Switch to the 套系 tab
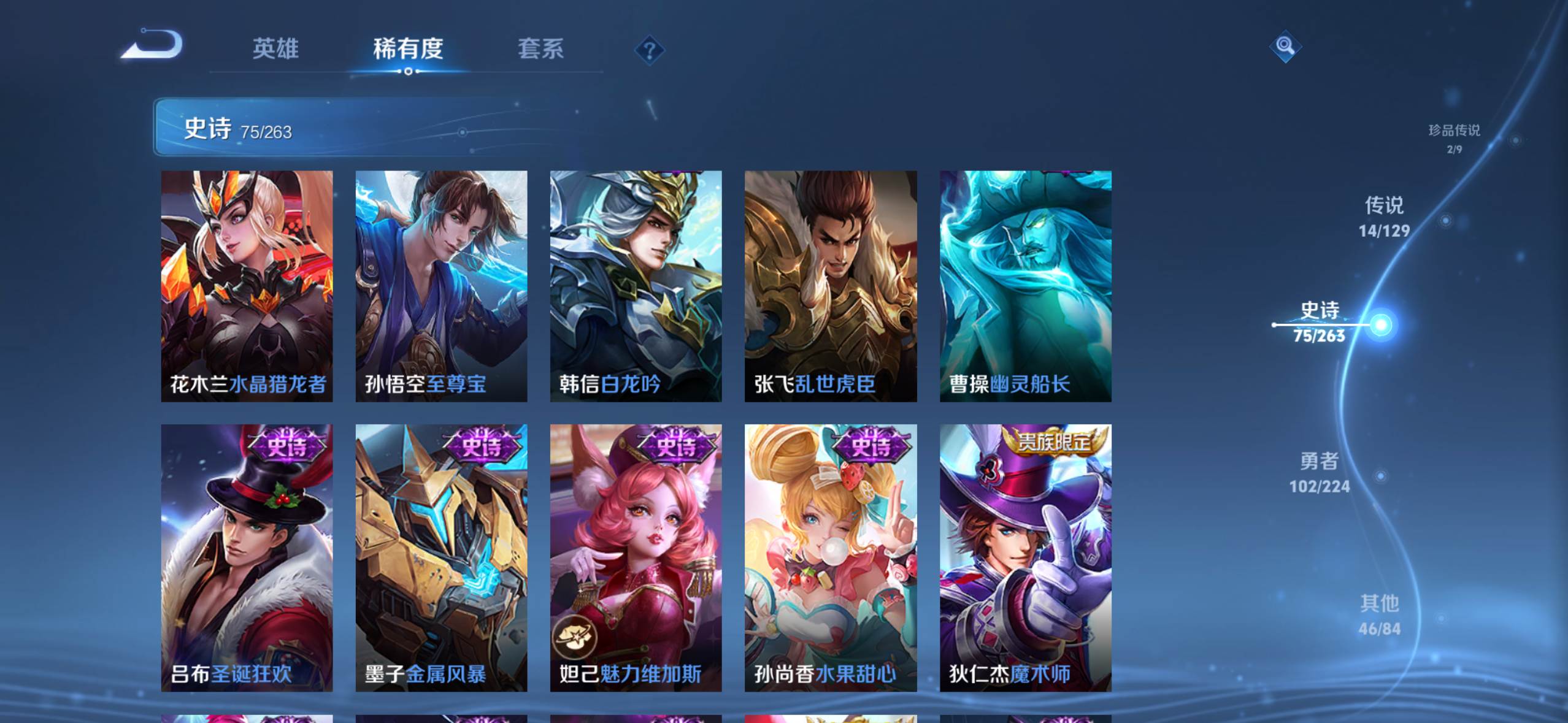This screenshot has height=723, width=1568. click(540, 49)
